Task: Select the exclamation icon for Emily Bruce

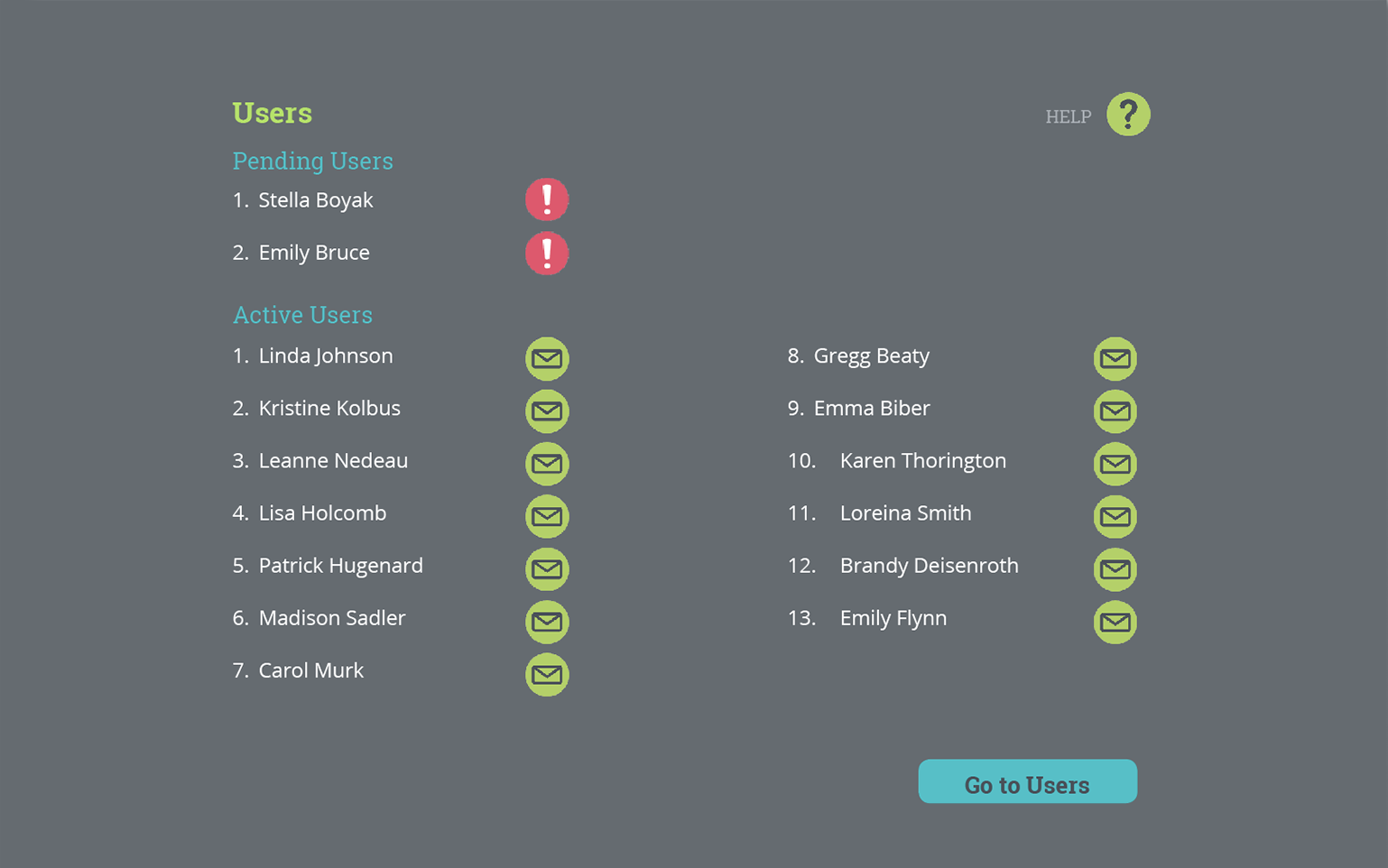Action: [547, 254]
